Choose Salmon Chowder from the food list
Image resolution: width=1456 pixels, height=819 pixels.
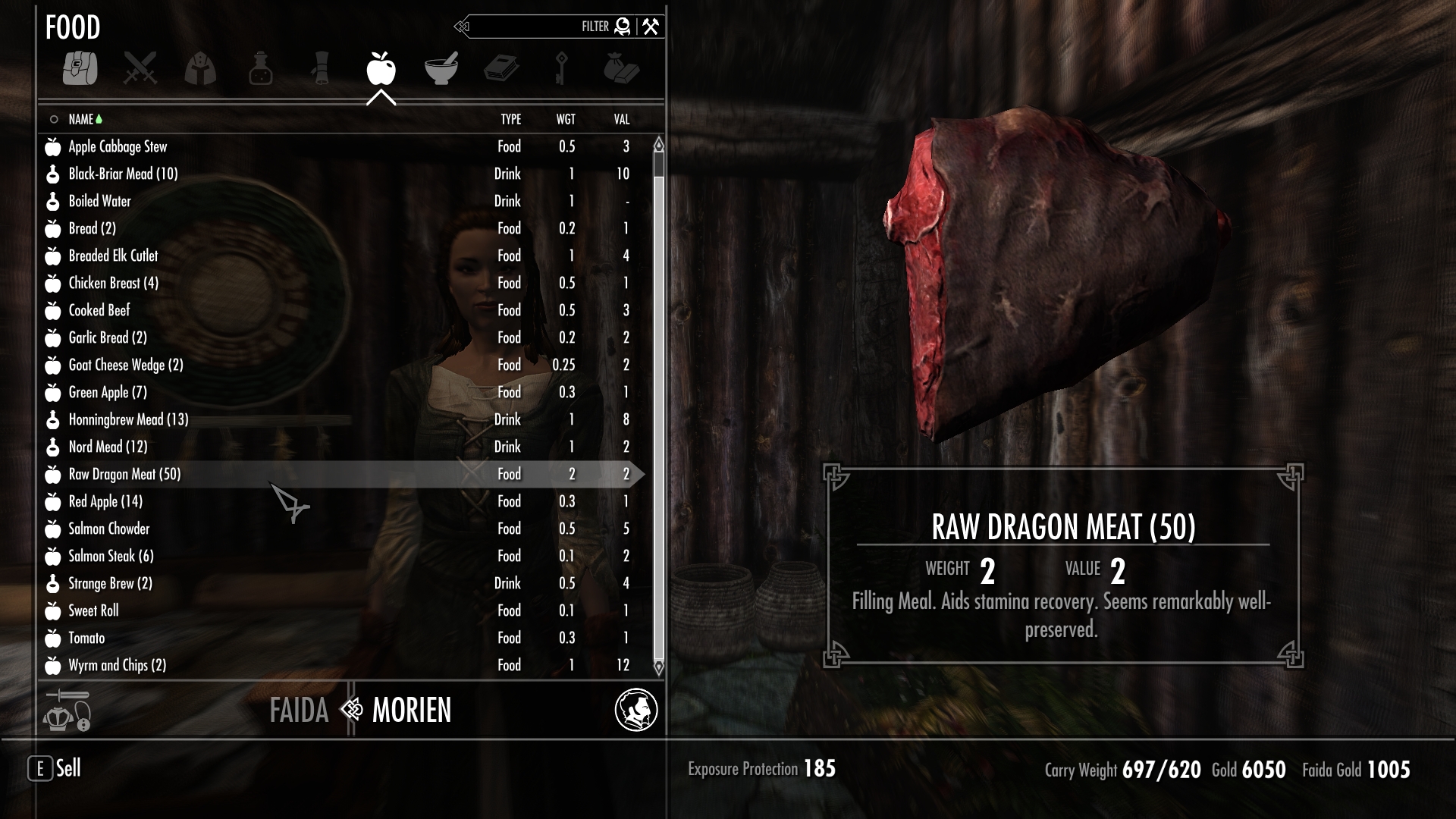point(109,529)
